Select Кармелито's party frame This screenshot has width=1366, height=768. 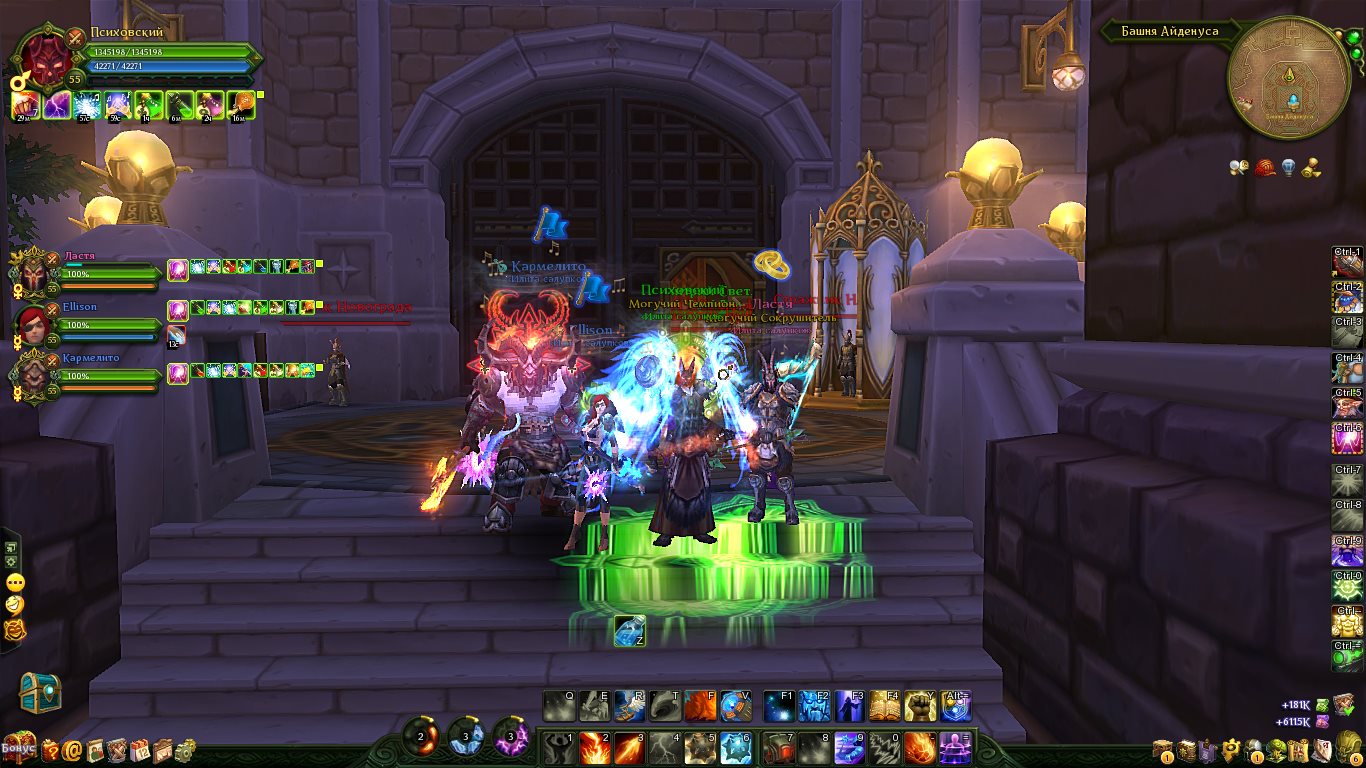pos(30,375)
